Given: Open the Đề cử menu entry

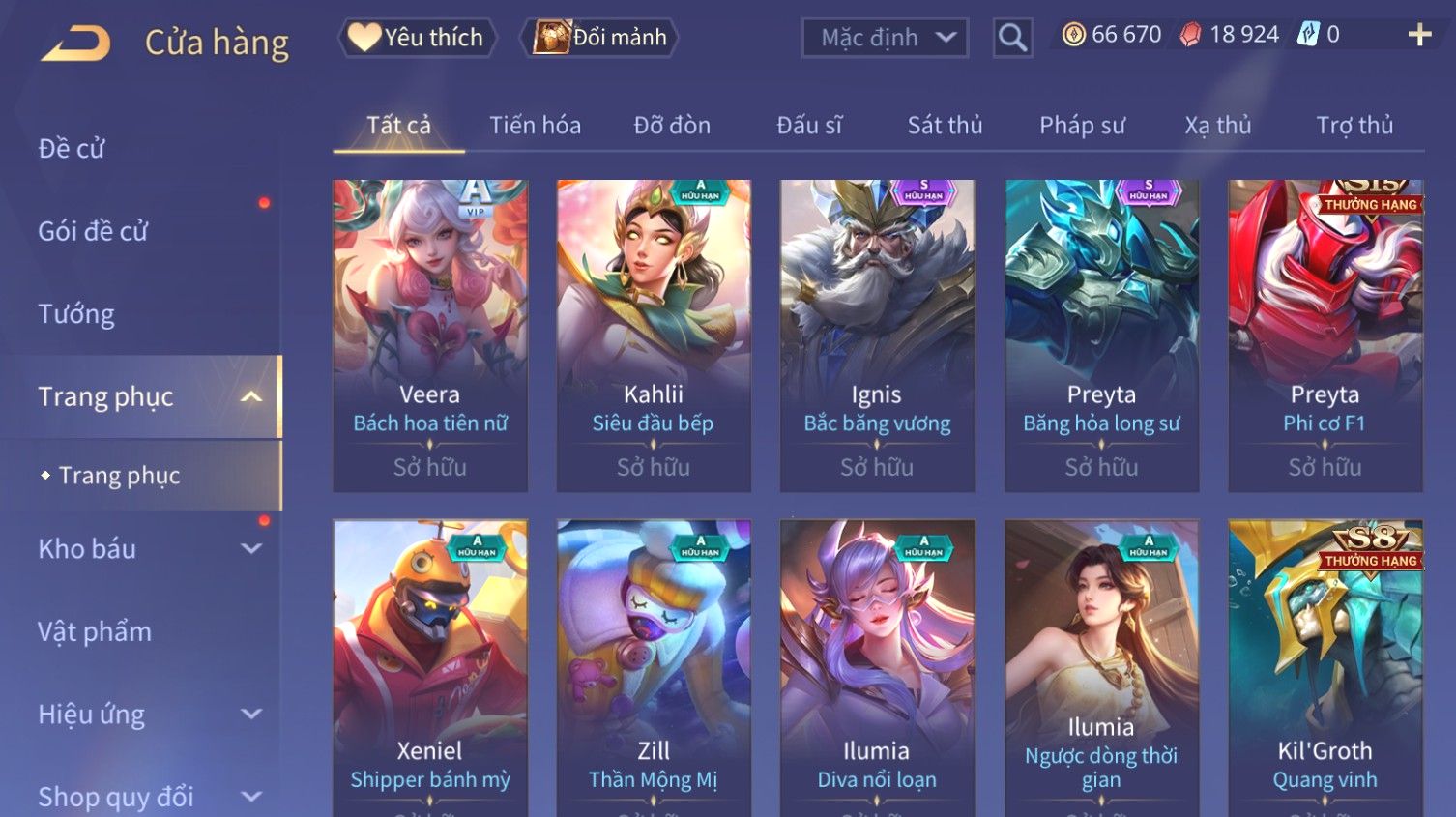Looking at the screenshot, I should tap(72, 149).
